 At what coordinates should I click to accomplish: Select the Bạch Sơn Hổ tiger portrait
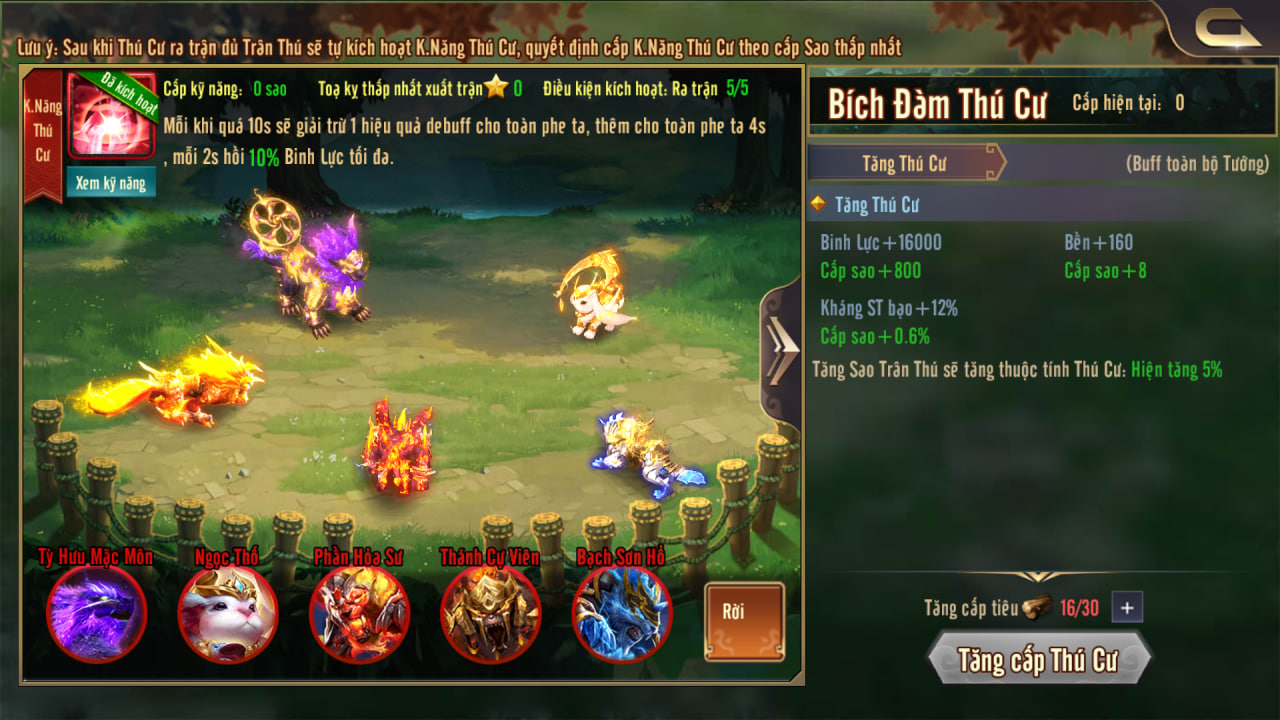coord(622,613)
